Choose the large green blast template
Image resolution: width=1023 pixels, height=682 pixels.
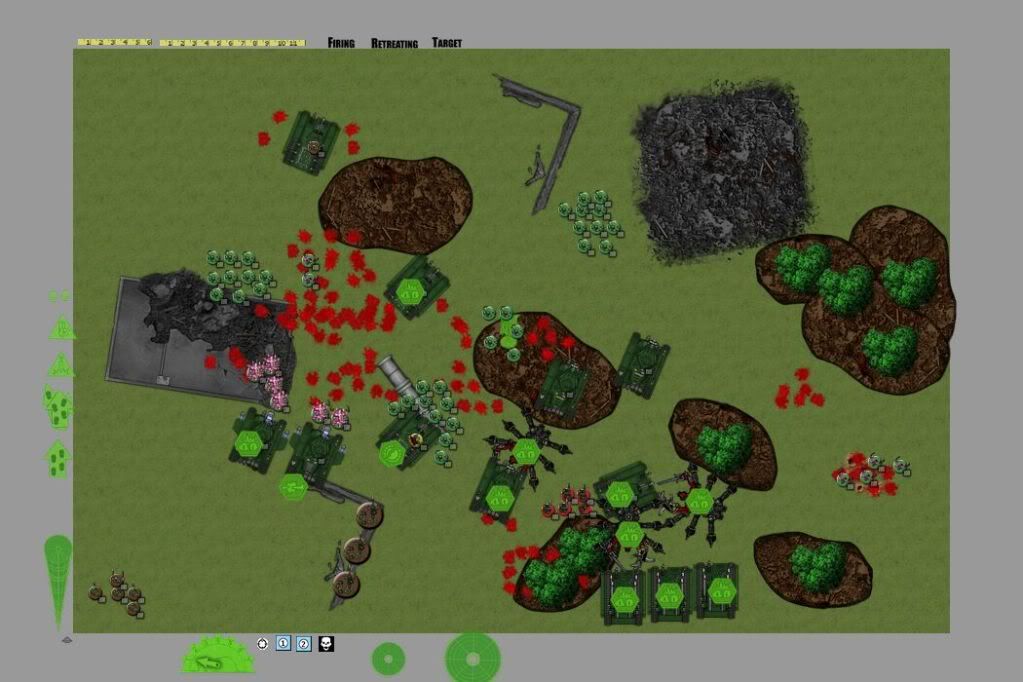472,658
